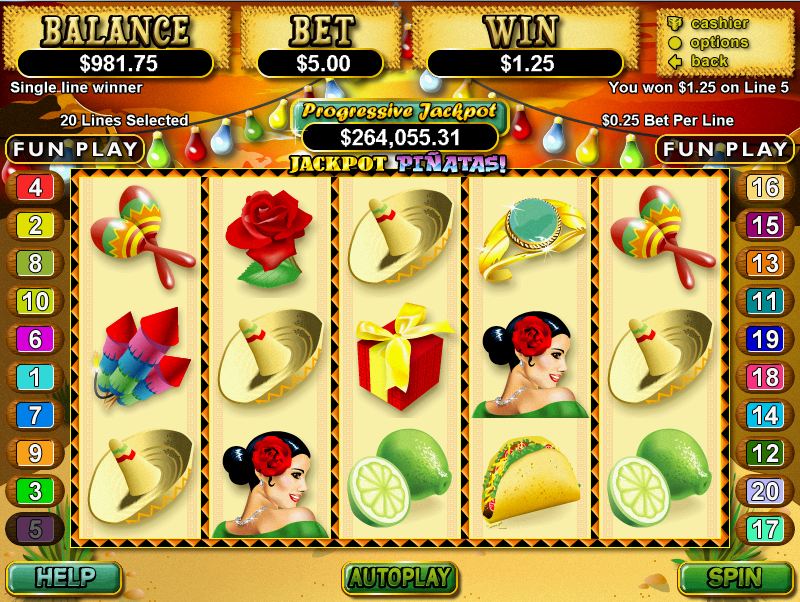Spin the reels with the SPIN button
The height and width of the screenshot is (602, 800).
coord(736,577)
